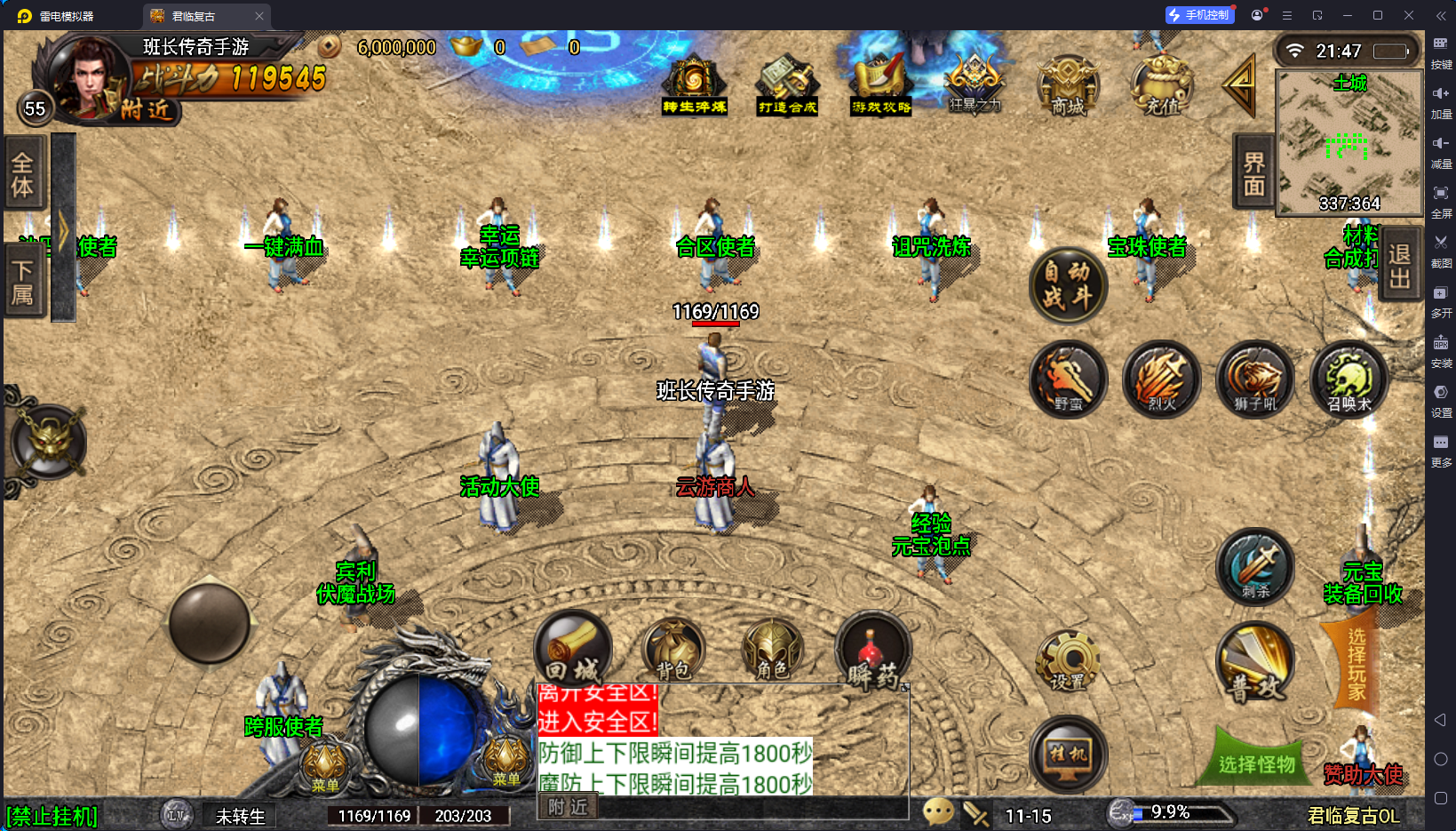Activate the 烈火 skill
This screenshot has height=831, width=1456.
coord(1162,380)
